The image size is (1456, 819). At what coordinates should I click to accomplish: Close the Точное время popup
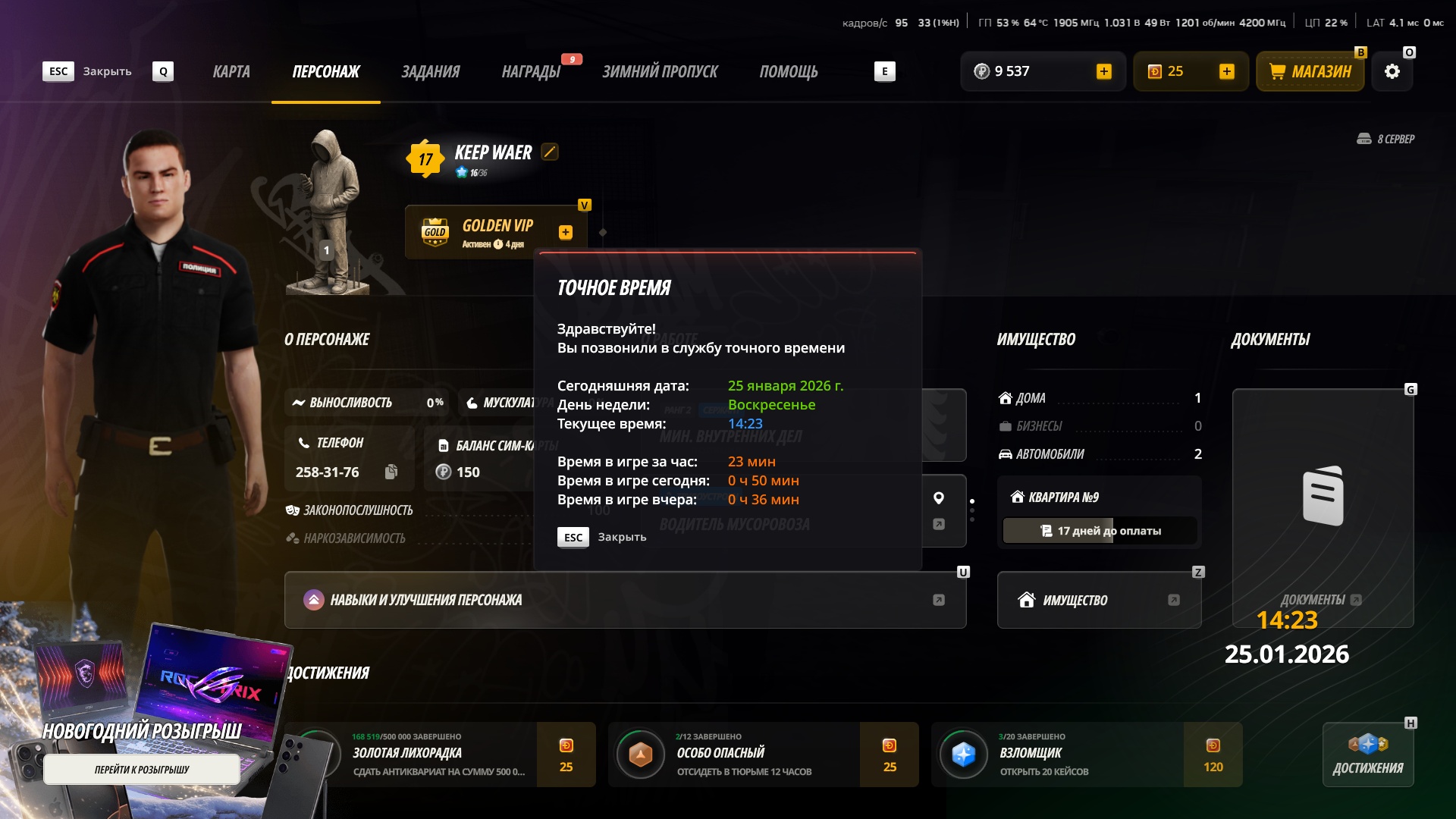601,537
